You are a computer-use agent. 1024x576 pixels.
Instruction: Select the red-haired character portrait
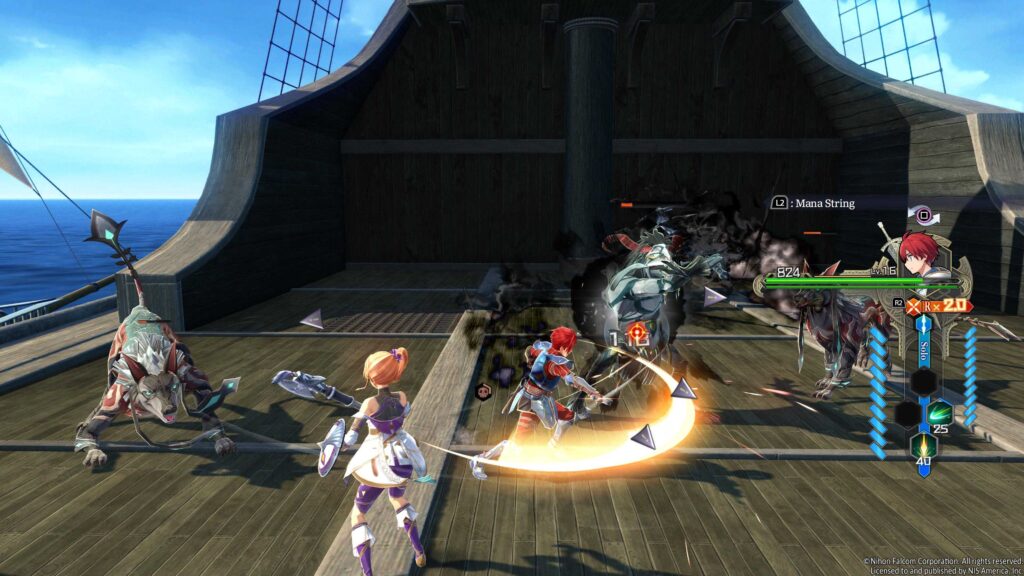pyautogui.click(x=918, y=251)
